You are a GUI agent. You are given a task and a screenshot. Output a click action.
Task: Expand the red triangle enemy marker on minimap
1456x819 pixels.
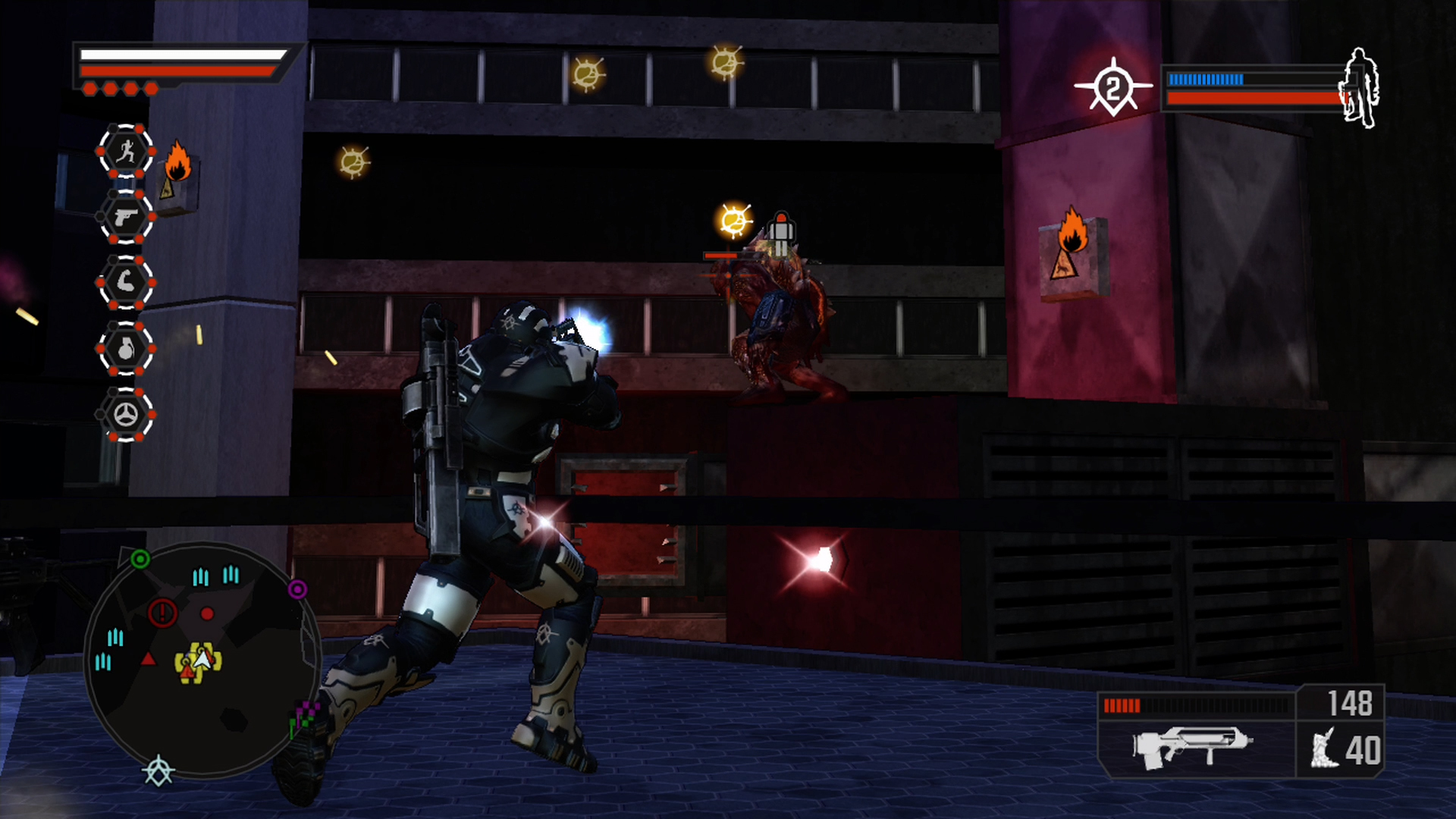149,661
